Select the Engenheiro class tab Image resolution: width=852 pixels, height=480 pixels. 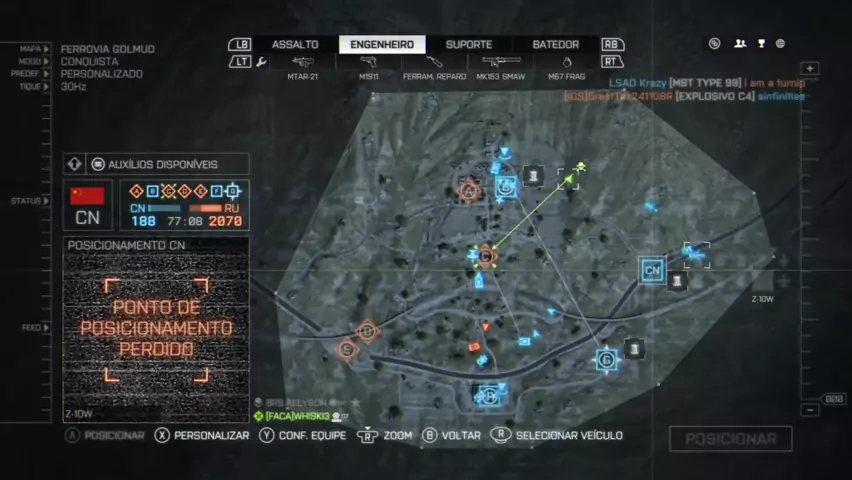click(x=382, y=45)
